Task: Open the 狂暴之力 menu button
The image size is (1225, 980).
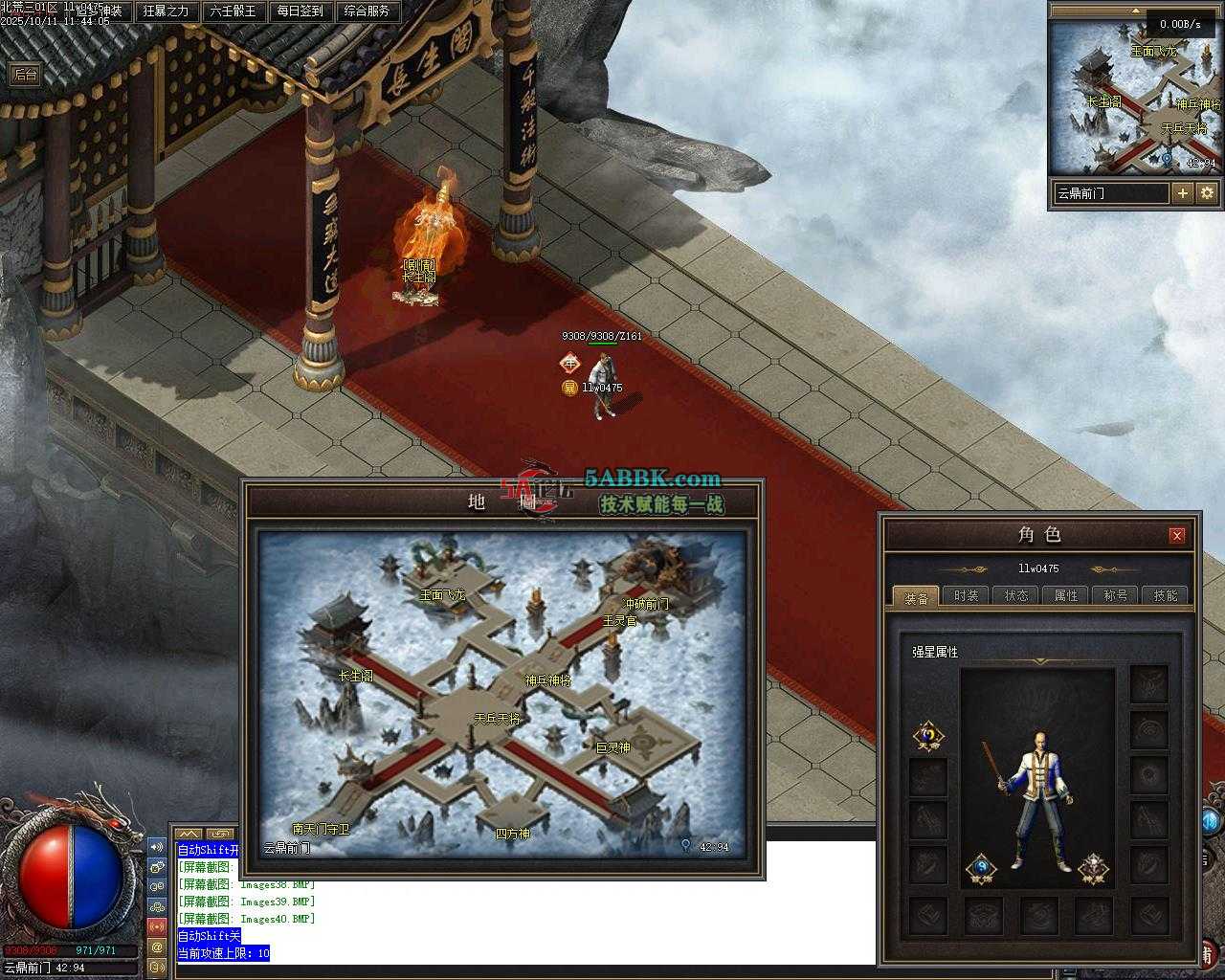Action: 166,11
